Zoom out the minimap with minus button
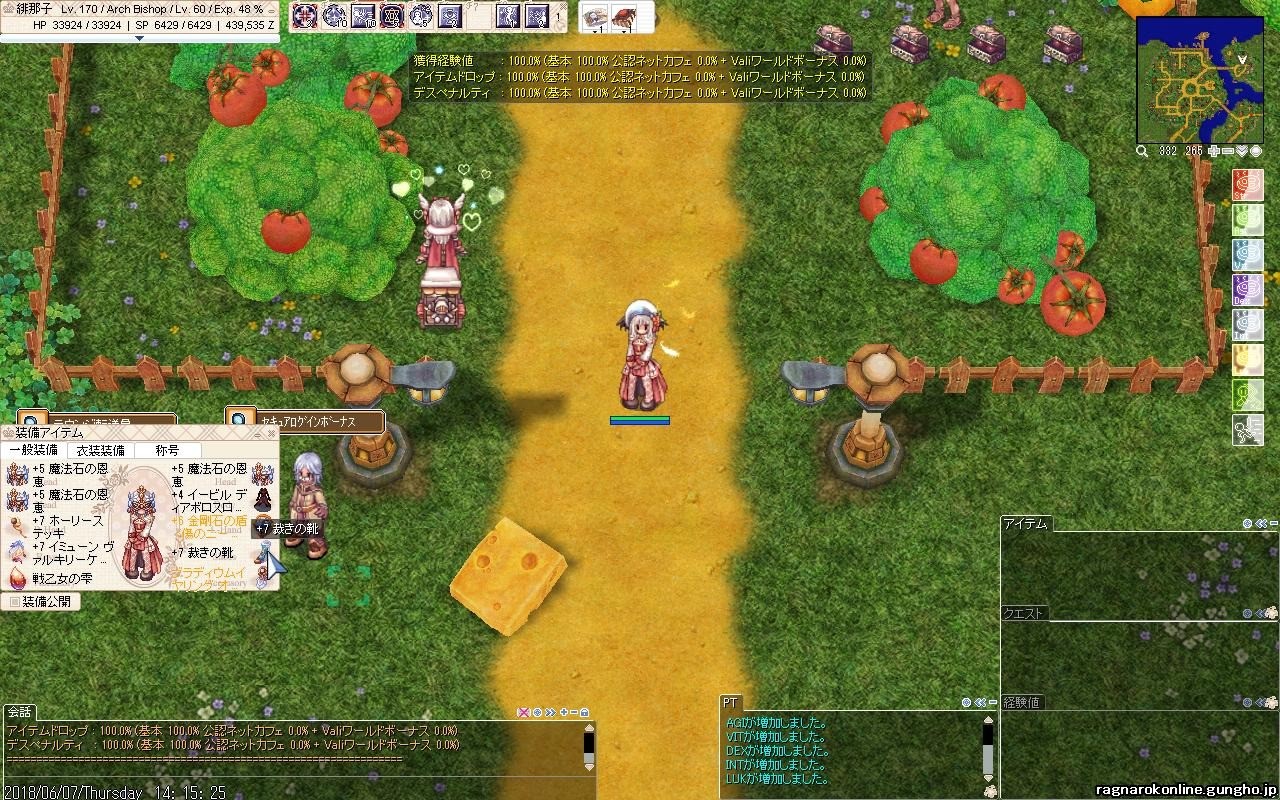The width and height of the screenshot is (1280, 800). [1229, 151]
